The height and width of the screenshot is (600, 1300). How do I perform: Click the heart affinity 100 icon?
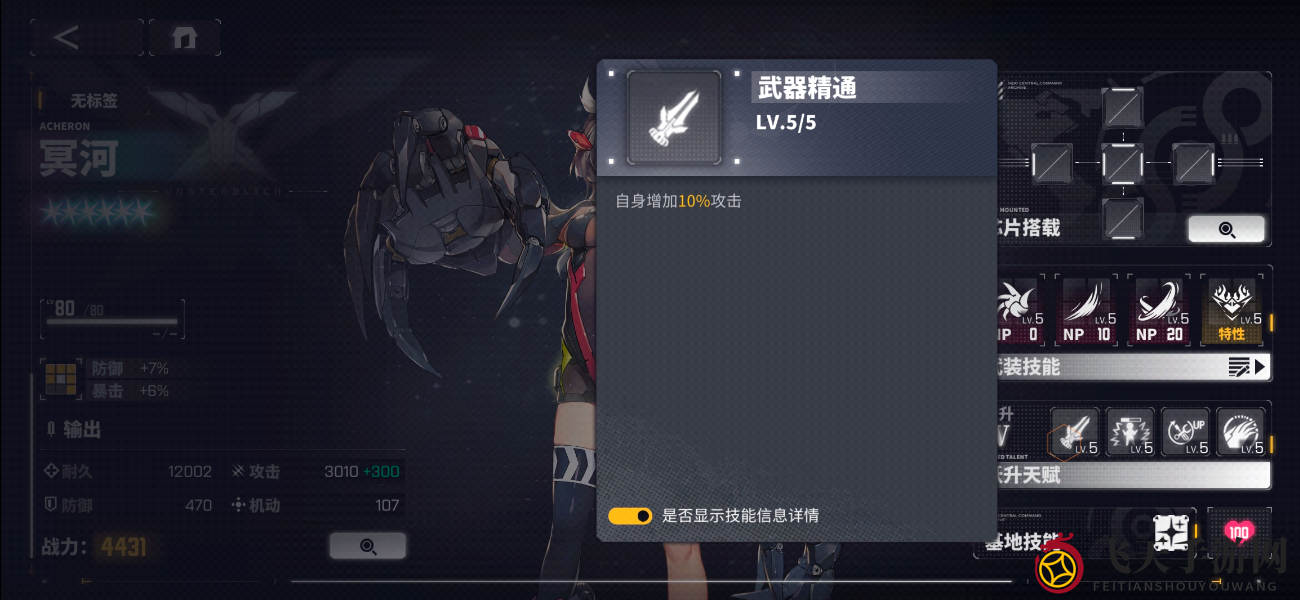tap(1239, 532)
